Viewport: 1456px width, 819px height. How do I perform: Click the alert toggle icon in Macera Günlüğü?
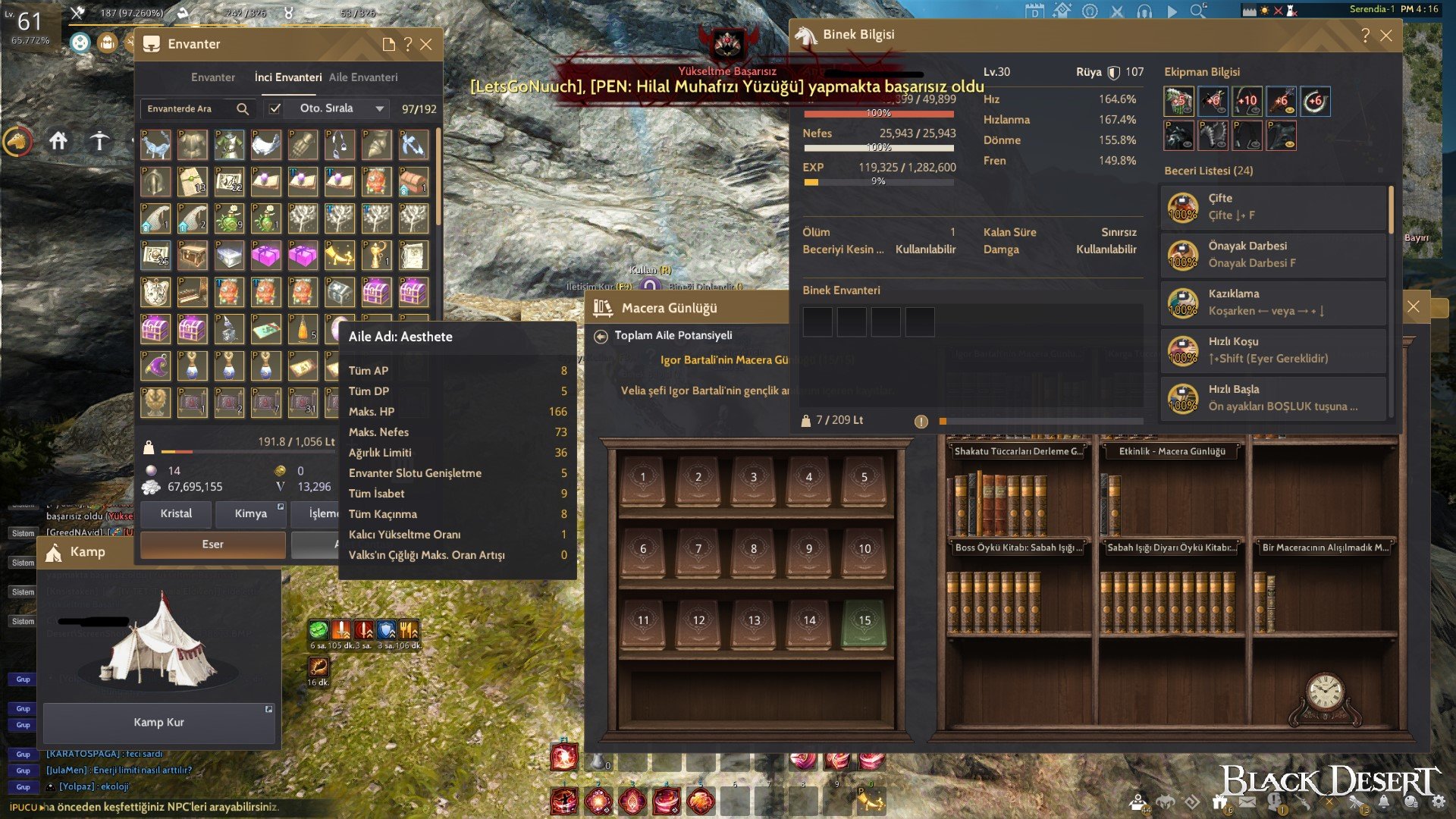[921, 422]
